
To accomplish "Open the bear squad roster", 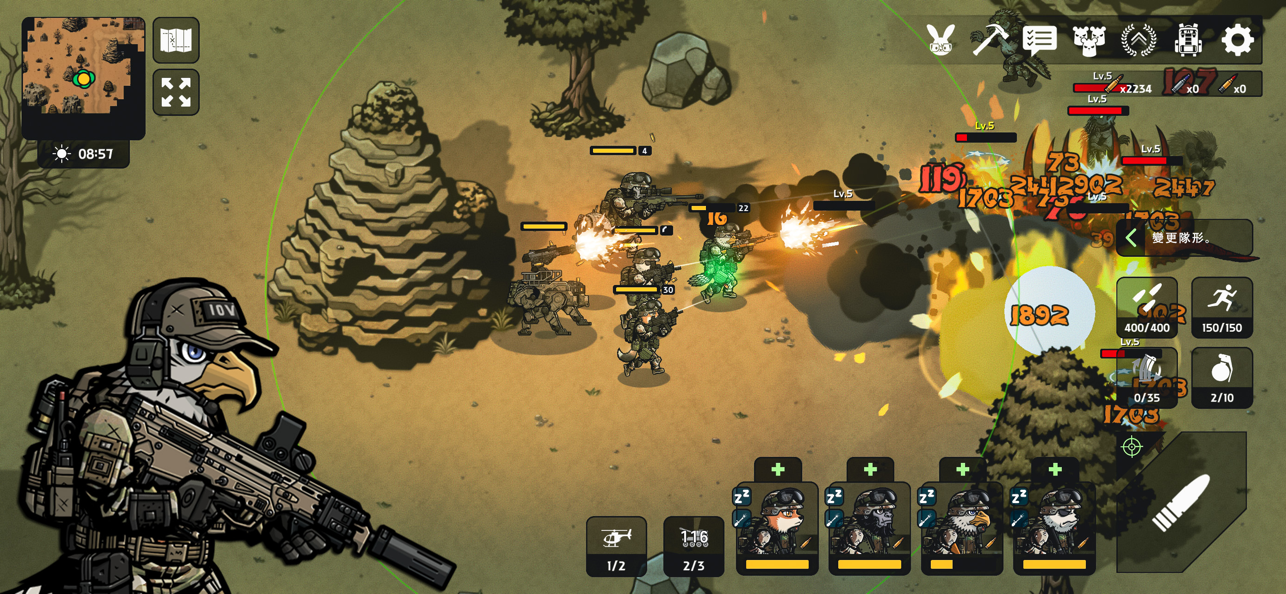I will pyautogui.click(x=1089, y=40).
